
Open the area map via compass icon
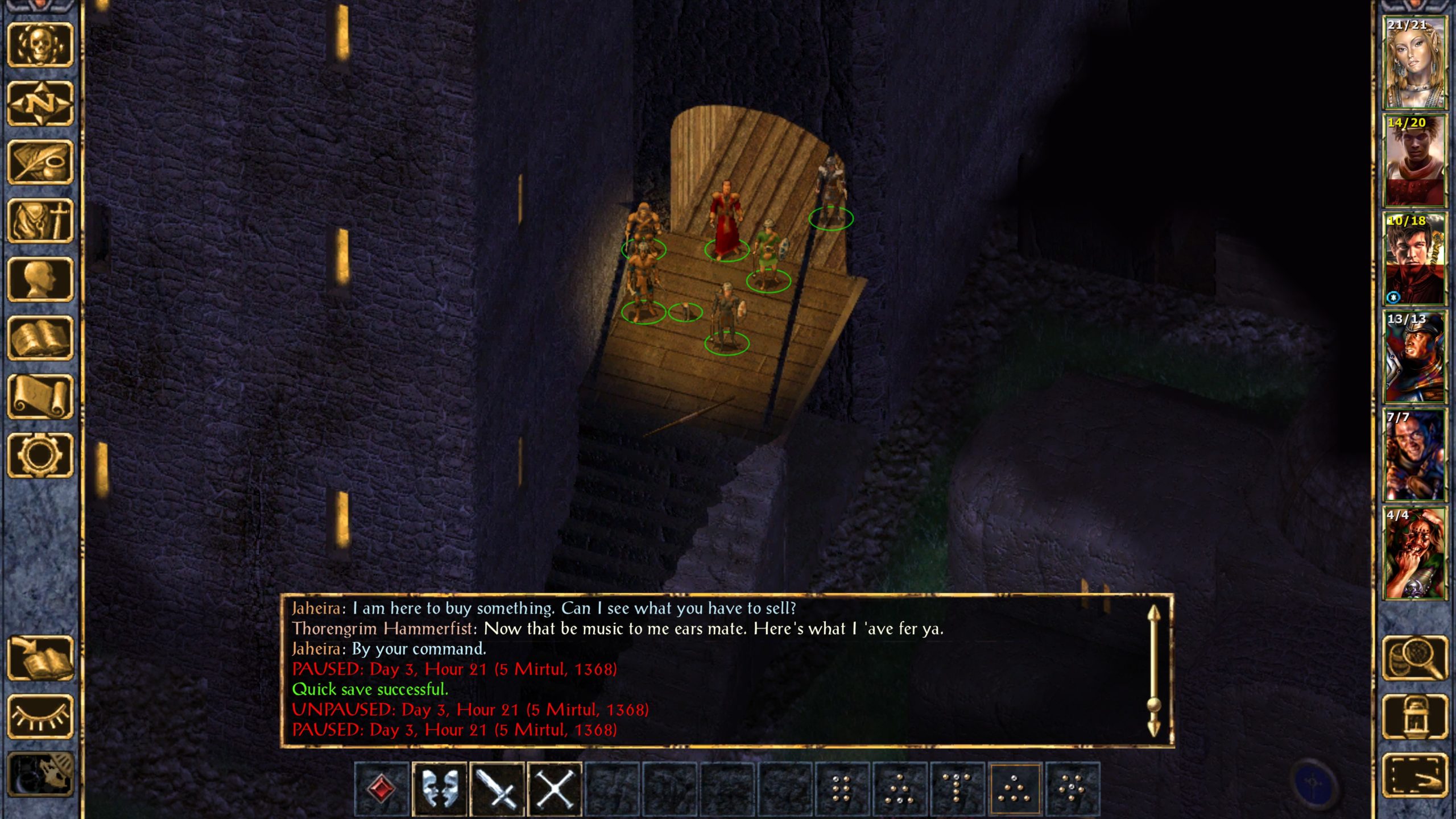pos(40,104)
